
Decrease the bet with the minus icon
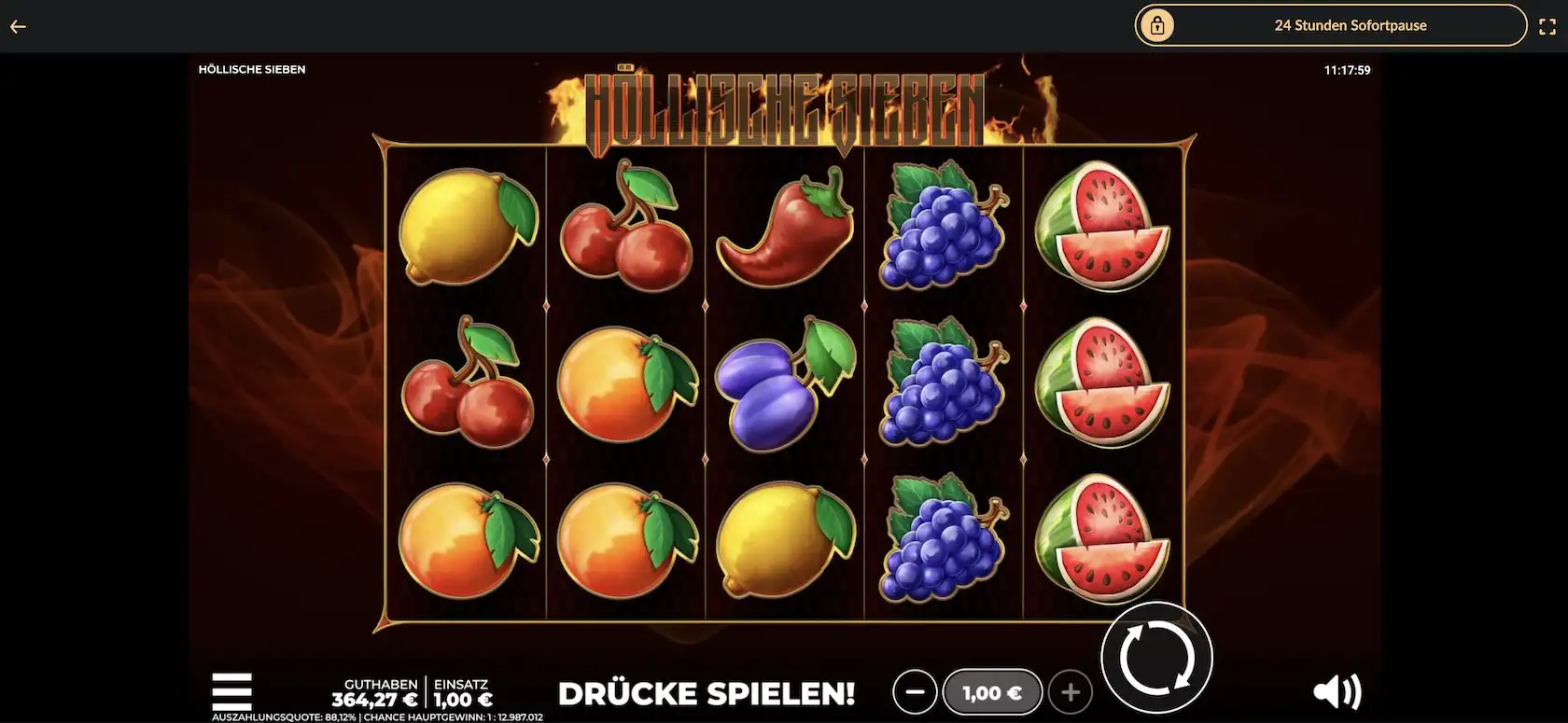point(916,691)
